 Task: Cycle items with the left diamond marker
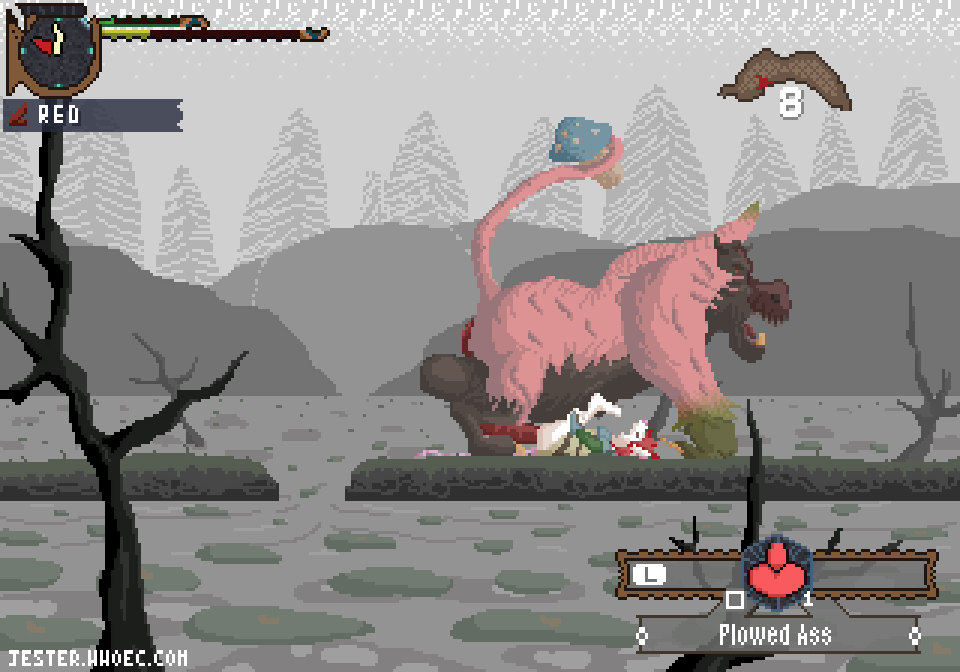click(x=642, y=635)
